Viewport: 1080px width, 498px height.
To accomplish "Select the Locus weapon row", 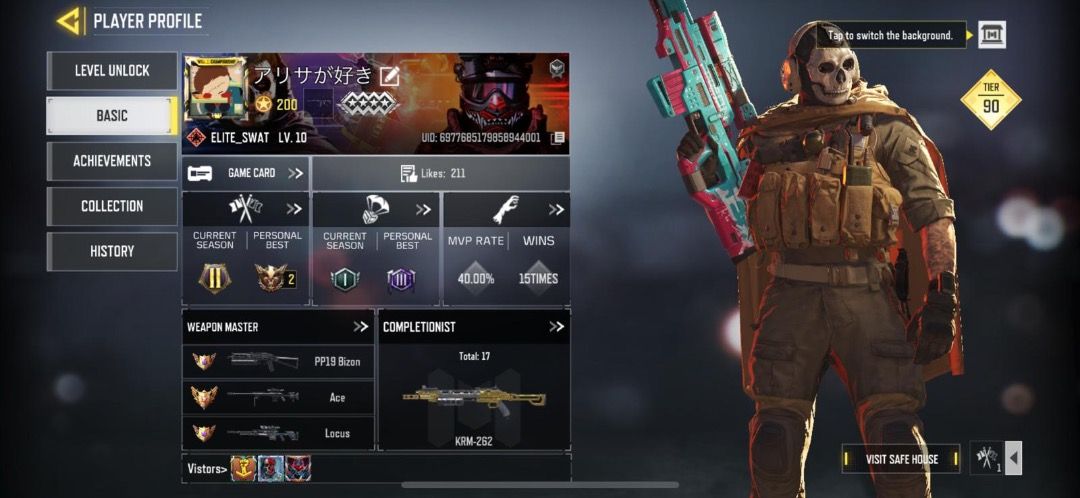I will pyautogui.click(x=278, y=433).
